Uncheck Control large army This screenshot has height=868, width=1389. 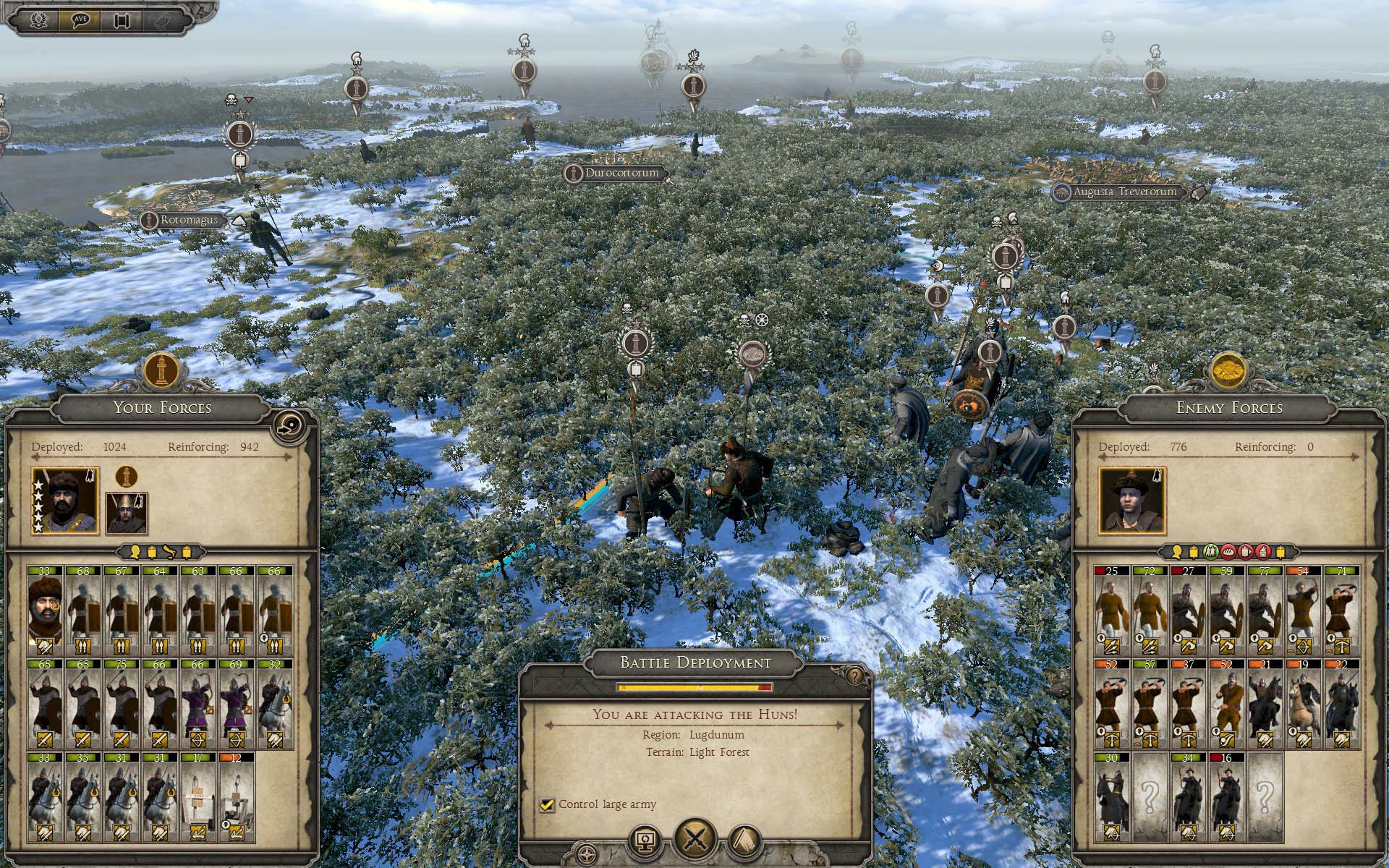[547, 804]
